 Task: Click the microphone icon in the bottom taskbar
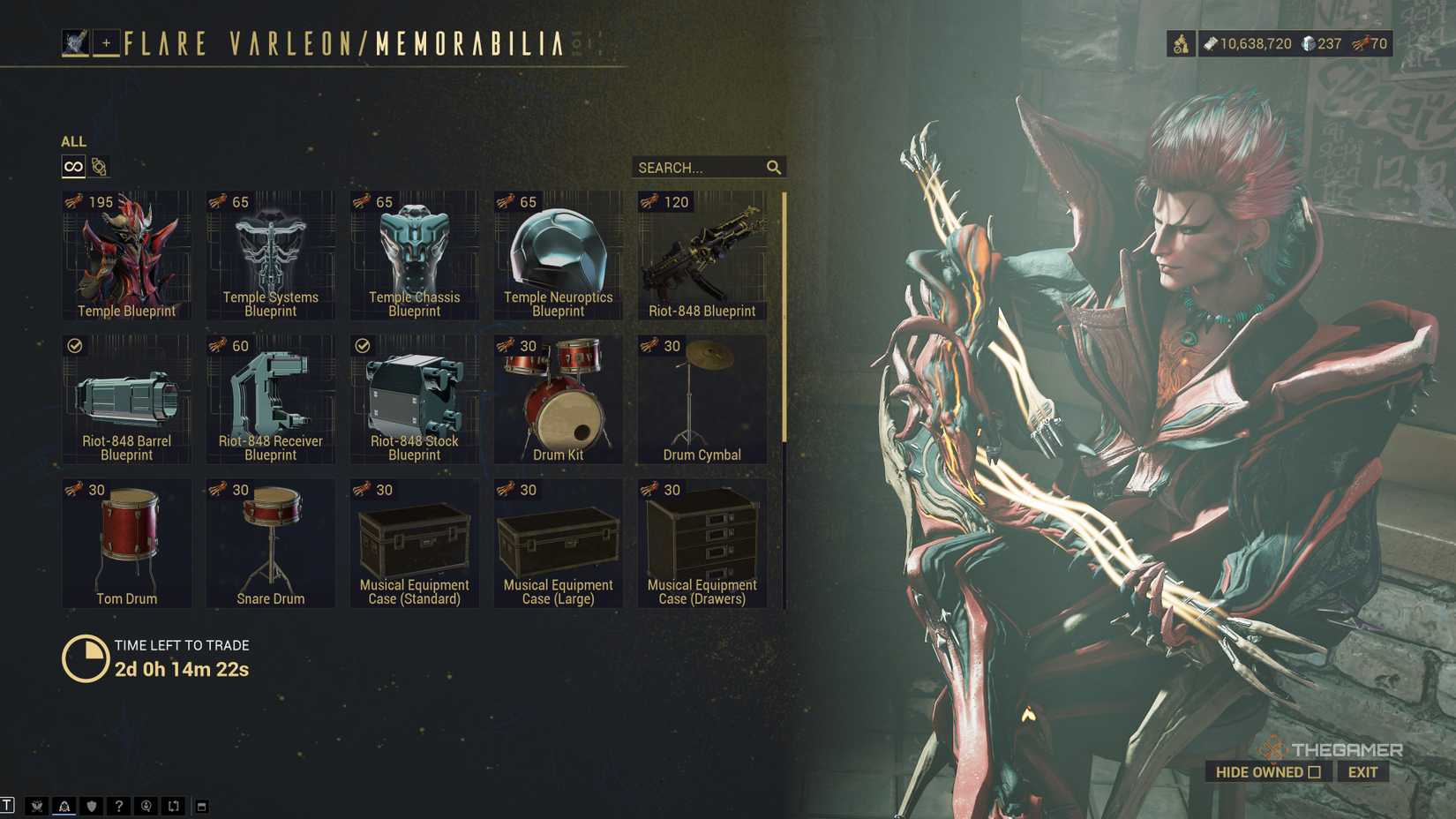(147, 805)
